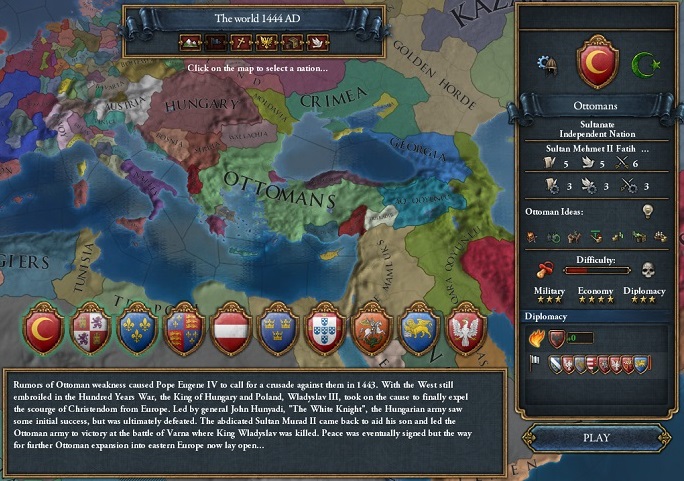
Task: Start the game with the Play button
Action: 596,437
